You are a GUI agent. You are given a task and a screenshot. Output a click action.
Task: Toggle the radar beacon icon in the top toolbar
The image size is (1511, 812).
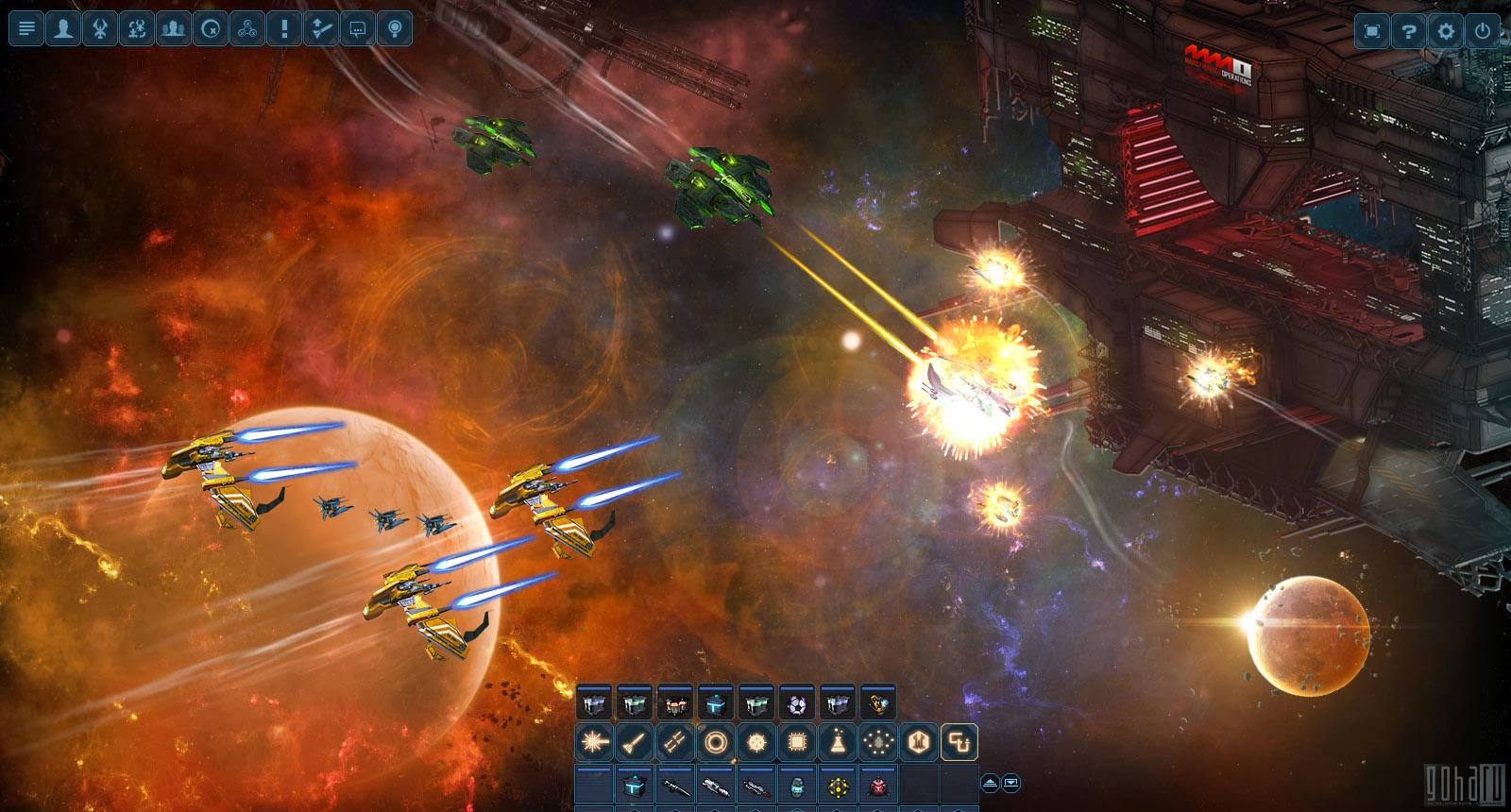pyautogui.click(x=395, y=28)
